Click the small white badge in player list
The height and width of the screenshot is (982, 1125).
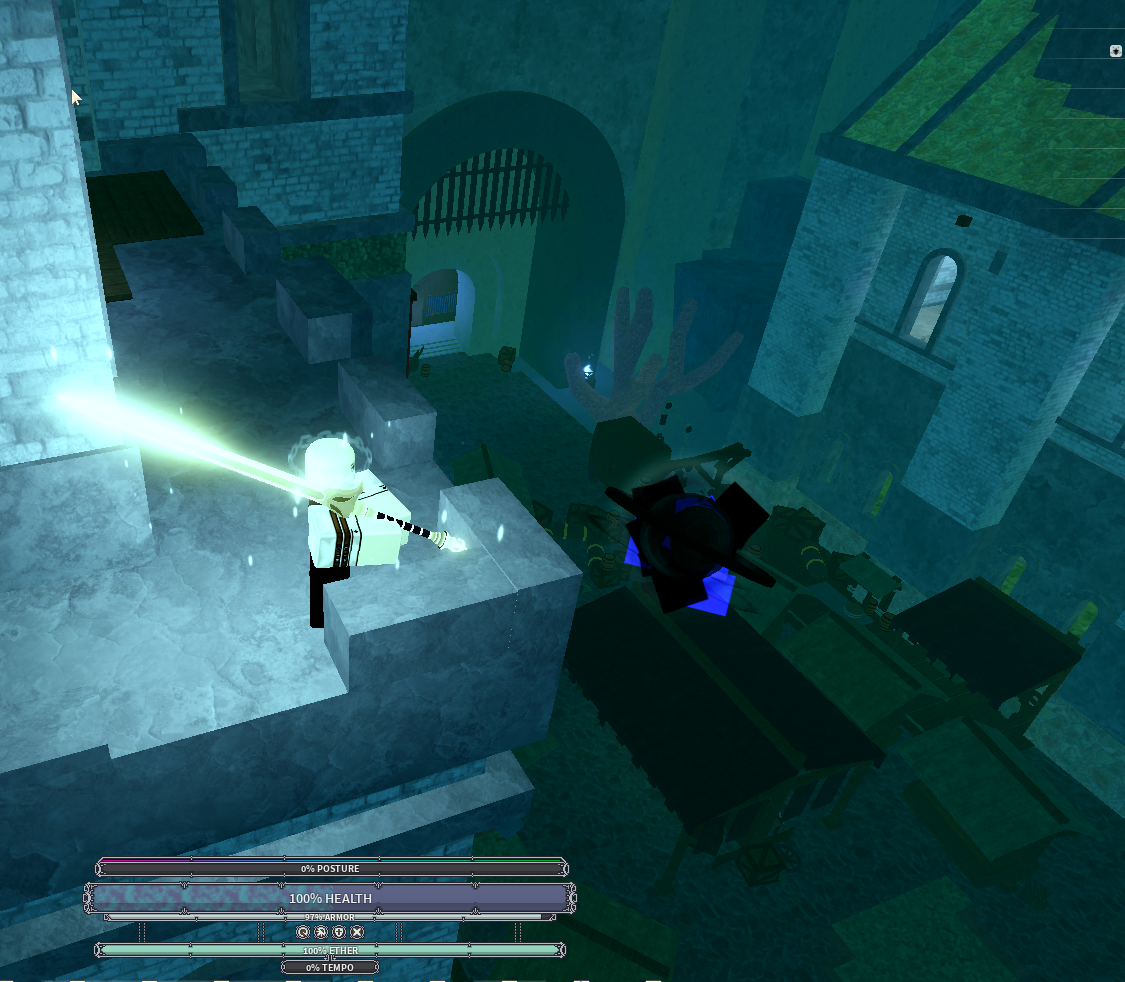(1116, 51)
